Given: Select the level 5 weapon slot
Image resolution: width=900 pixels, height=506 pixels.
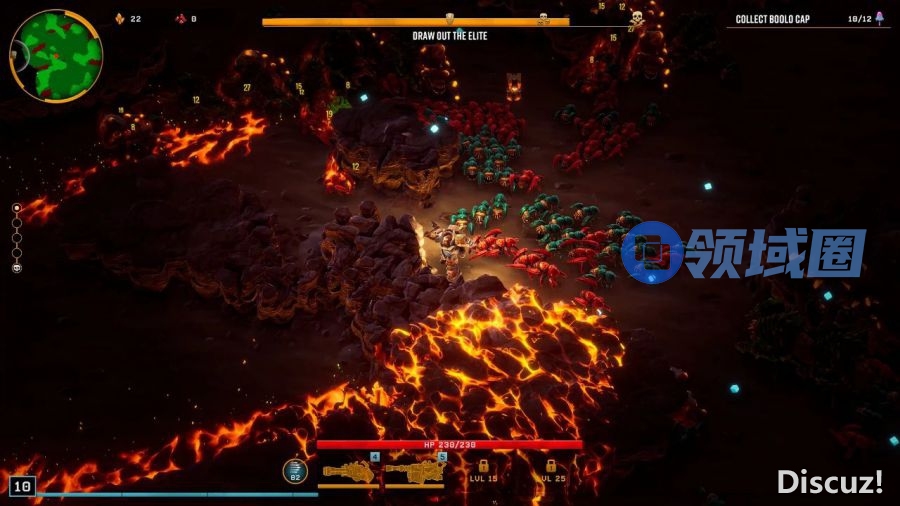Looking at the screenshot, I should [416, 470].
